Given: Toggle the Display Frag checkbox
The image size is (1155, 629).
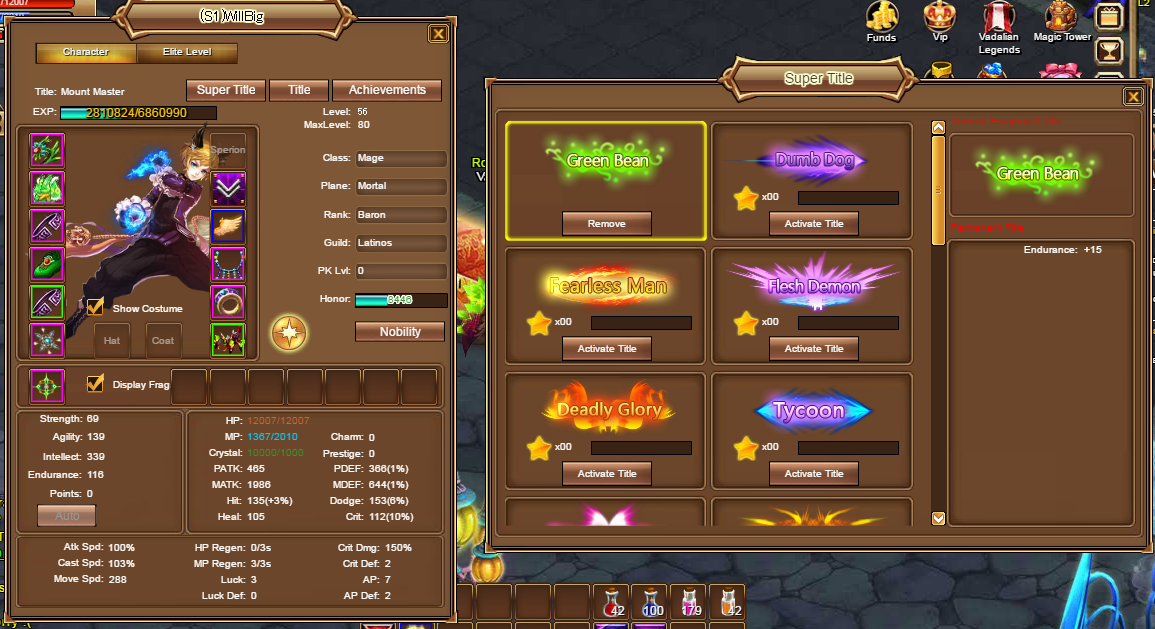Looking at the screenshot, I should (96, 383).
